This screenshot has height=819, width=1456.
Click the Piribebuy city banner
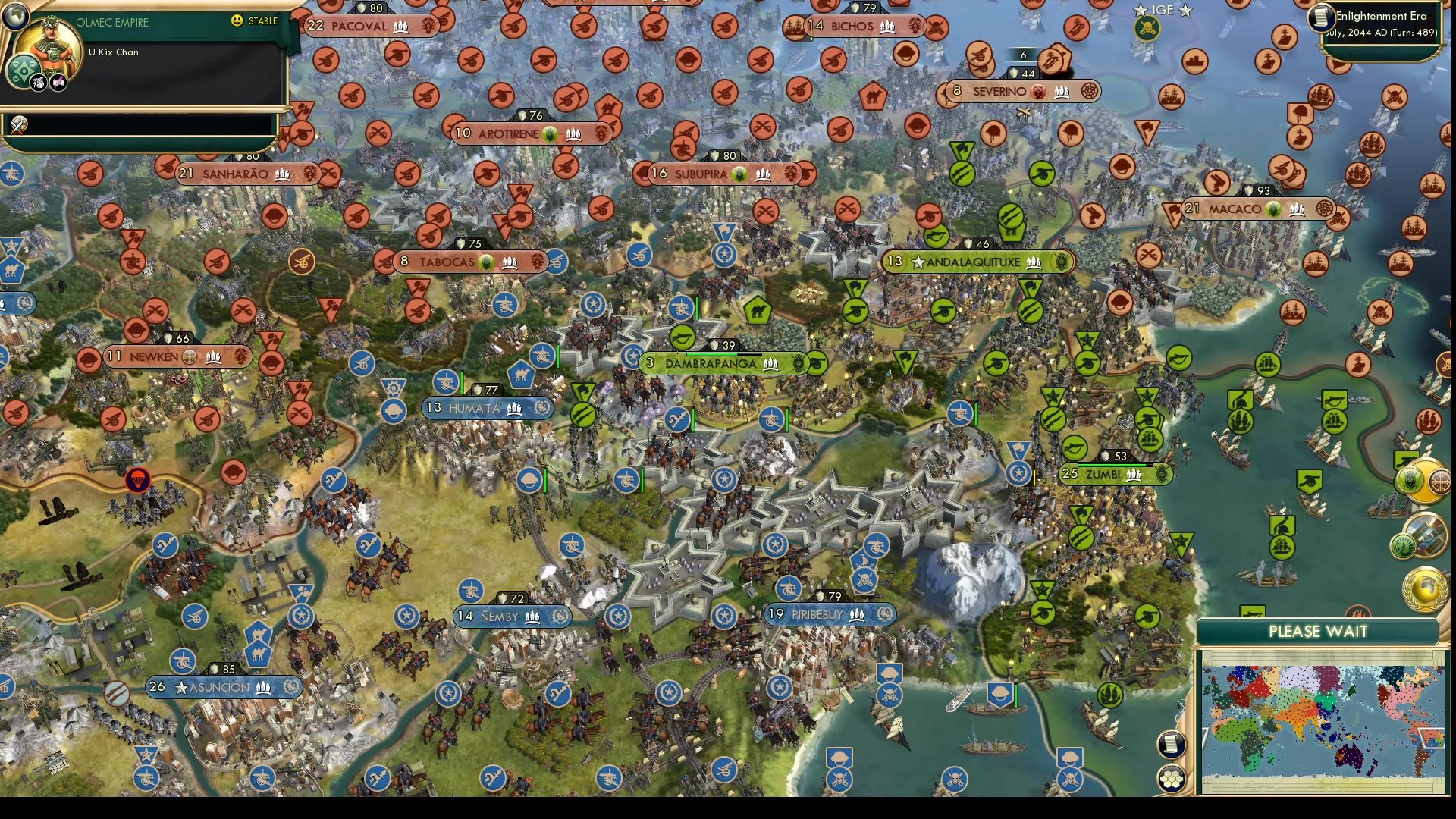pos(827,614)
